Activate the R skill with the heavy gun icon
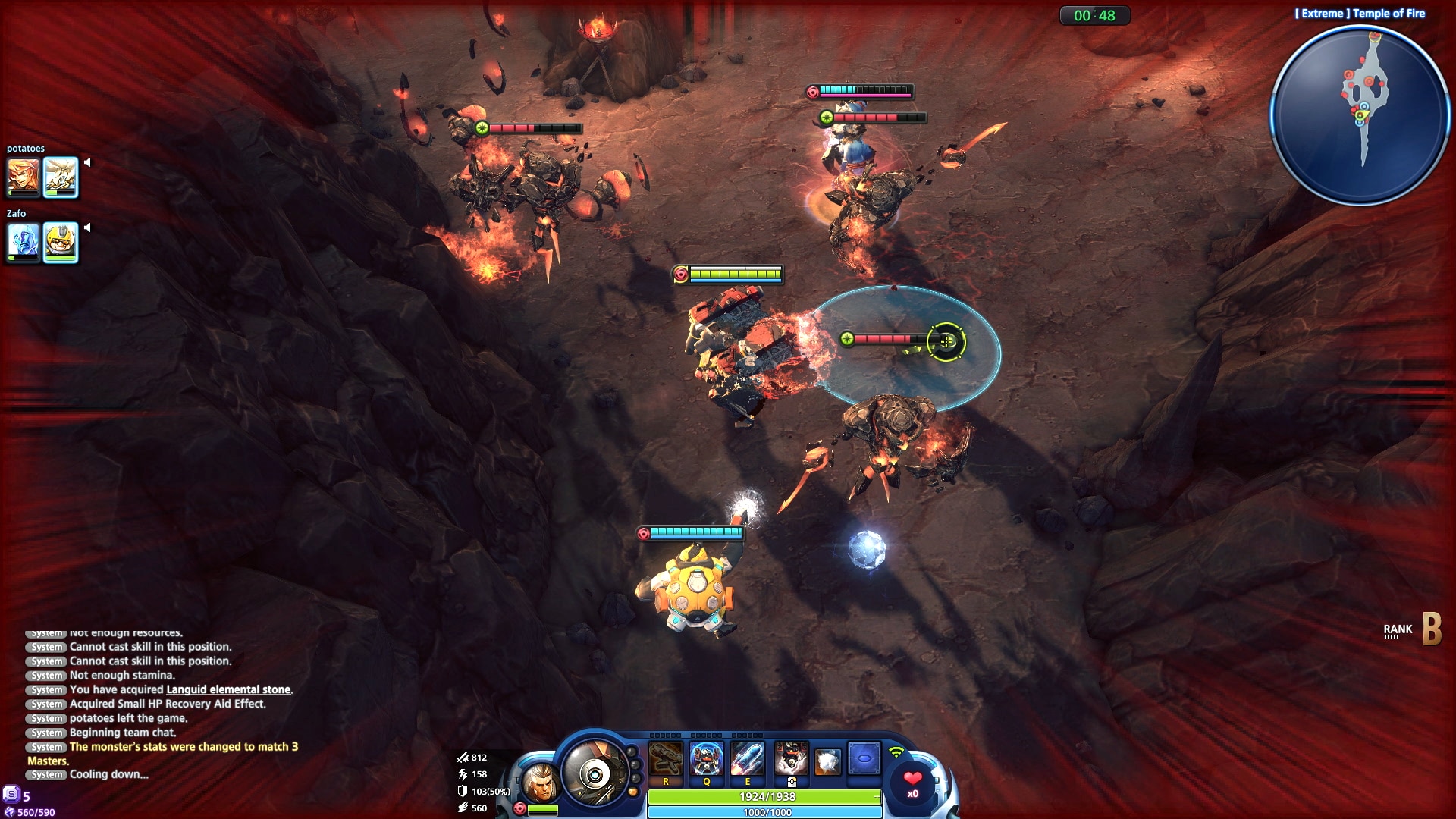This screenshot has width=1456, height=819. (666, 759)
